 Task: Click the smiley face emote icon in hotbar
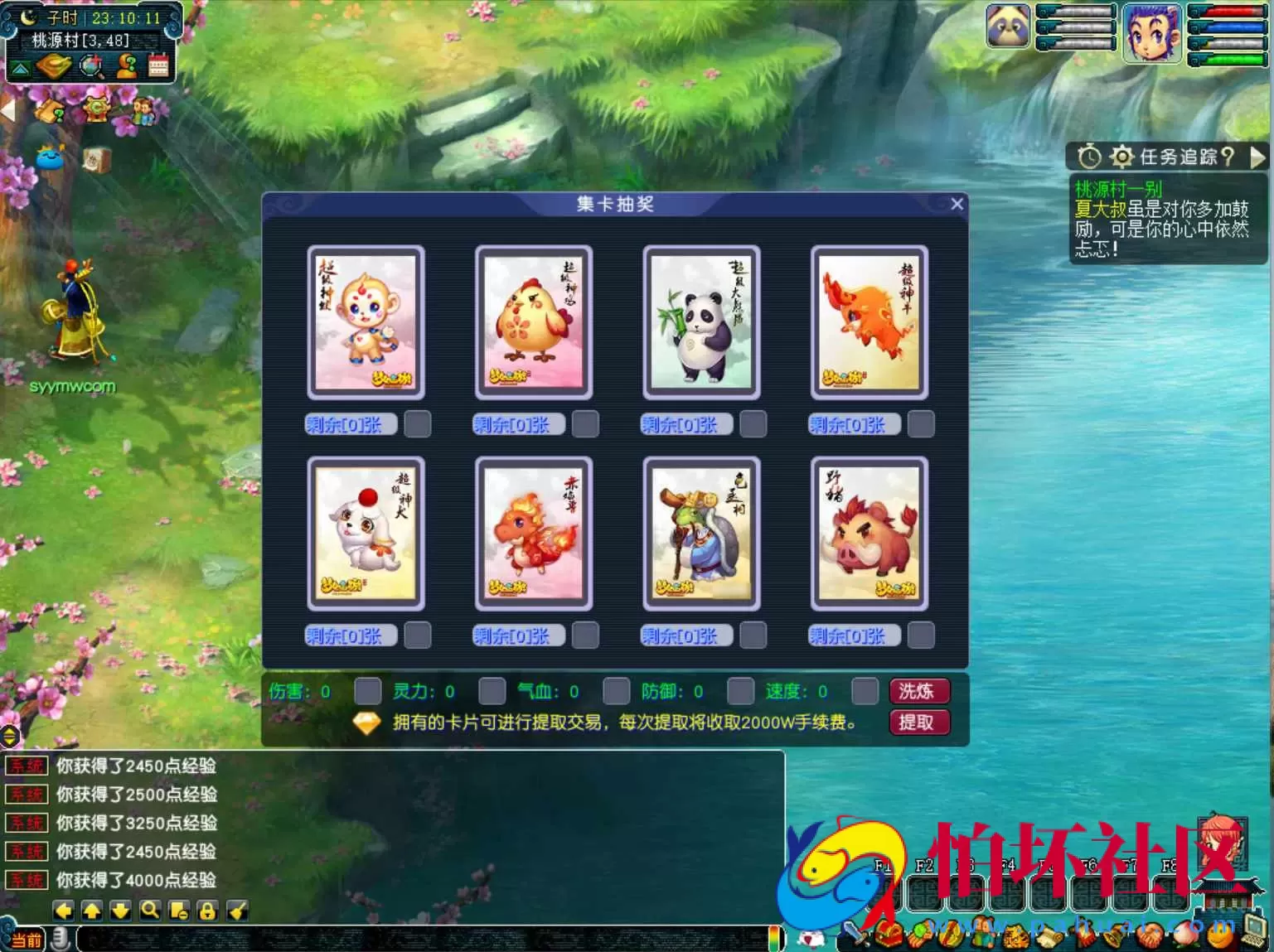(1220, 934)
